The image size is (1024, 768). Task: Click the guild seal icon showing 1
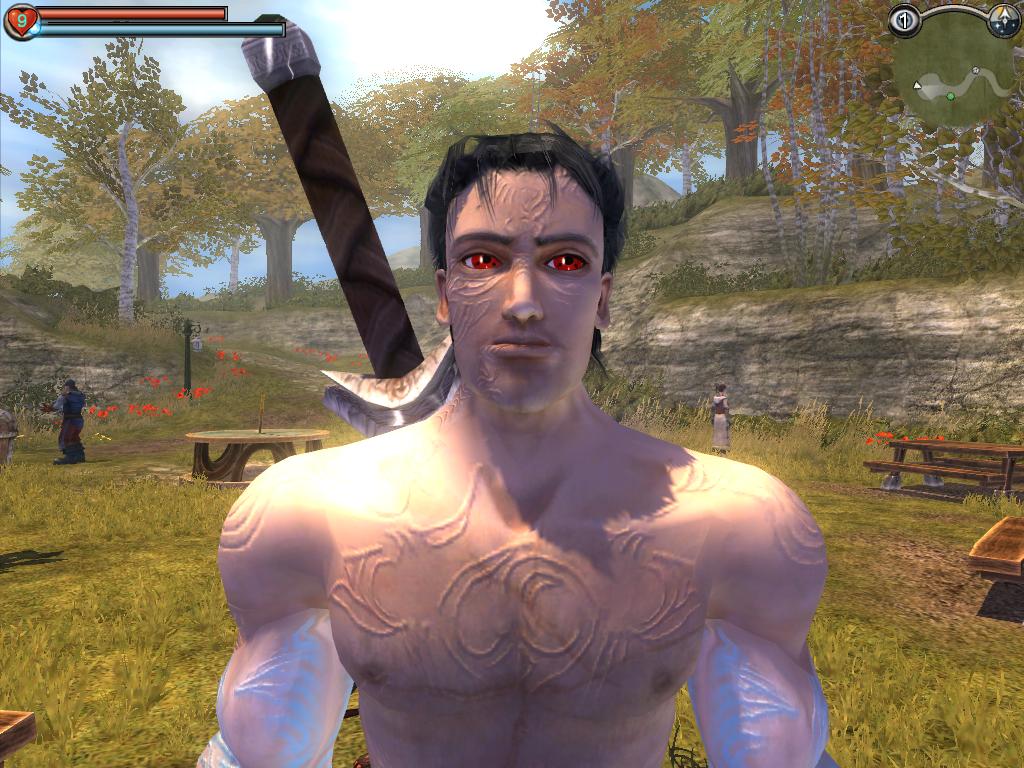(x=904, y=20)
